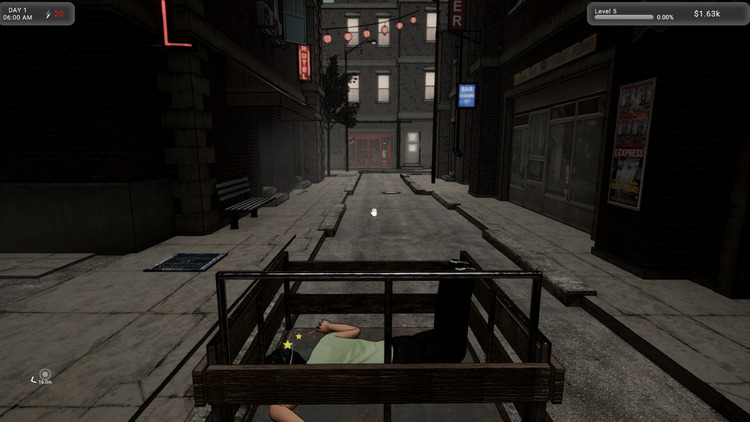Click the circular objective waypoint marker
The image size is (750, 422).
tap(44, 374)
